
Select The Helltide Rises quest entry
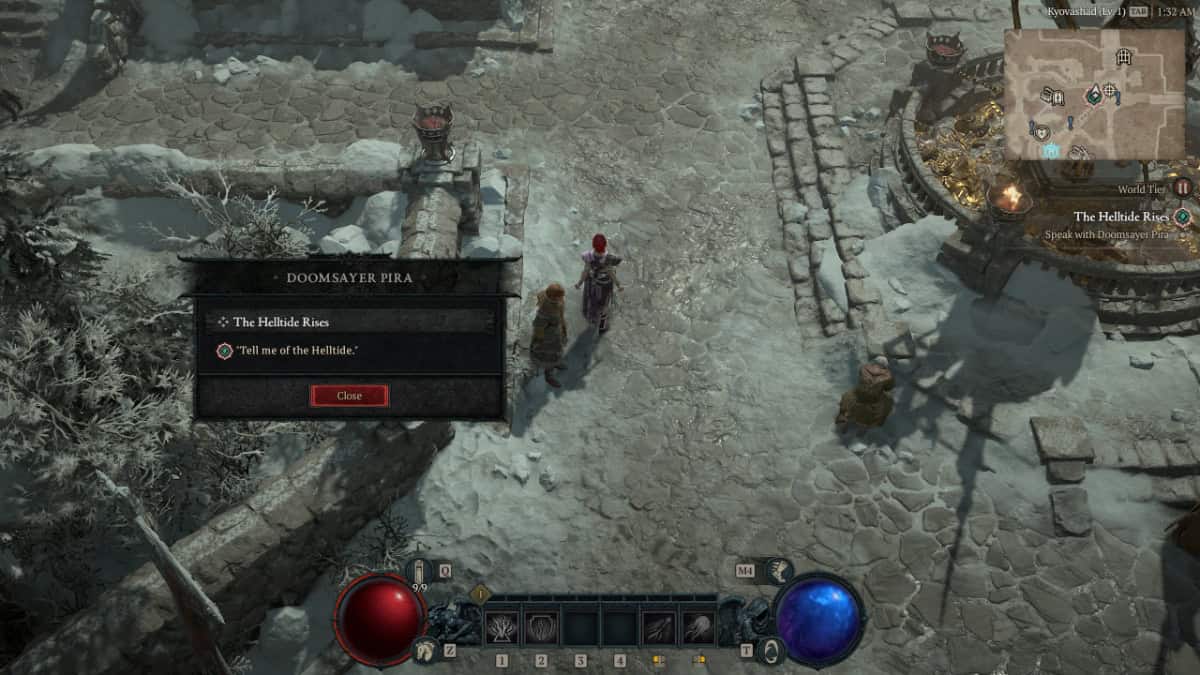281,322
